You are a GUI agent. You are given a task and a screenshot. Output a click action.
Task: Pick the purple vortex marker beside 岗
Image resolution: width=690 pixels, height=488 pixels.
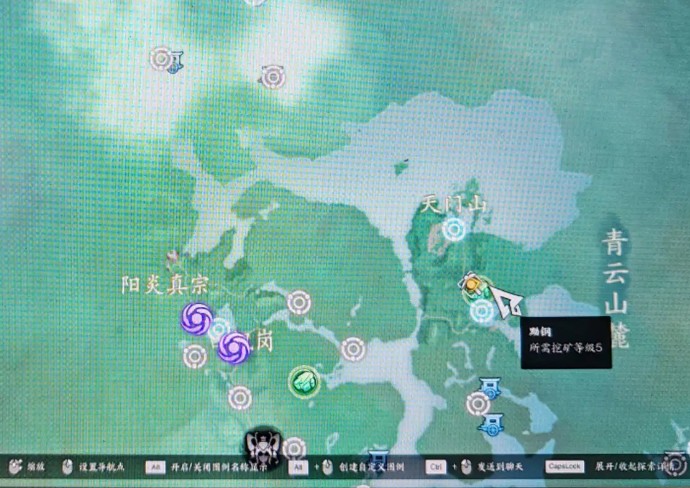pos(234,348)
